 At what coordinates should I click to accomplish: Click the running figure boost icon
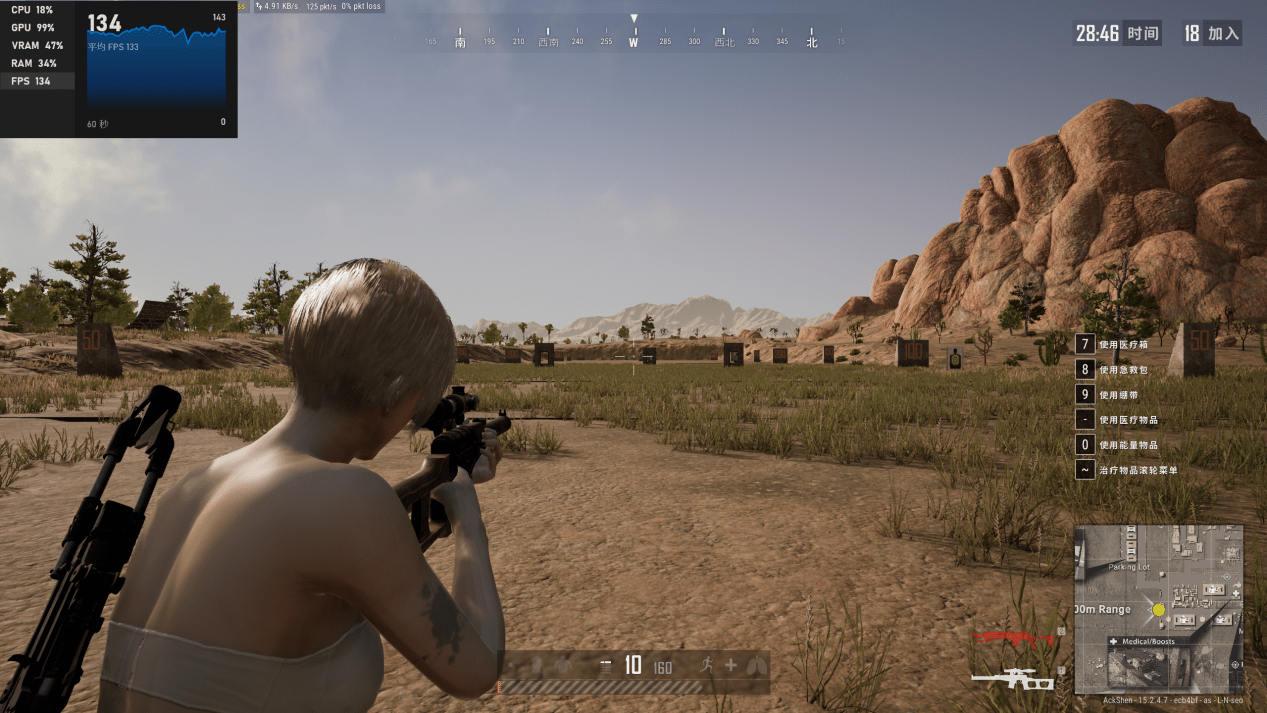click(x=709, y=665)
